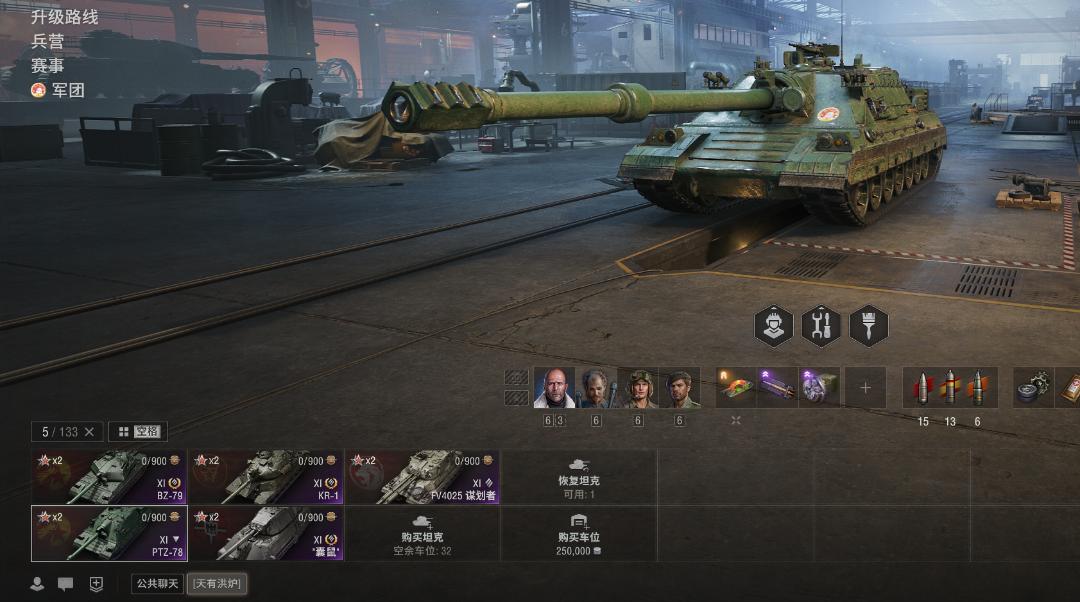1080x602 pixels.
Task: Click 恢复坦克 to restore a tank
Action: click(x=579, y=477)
